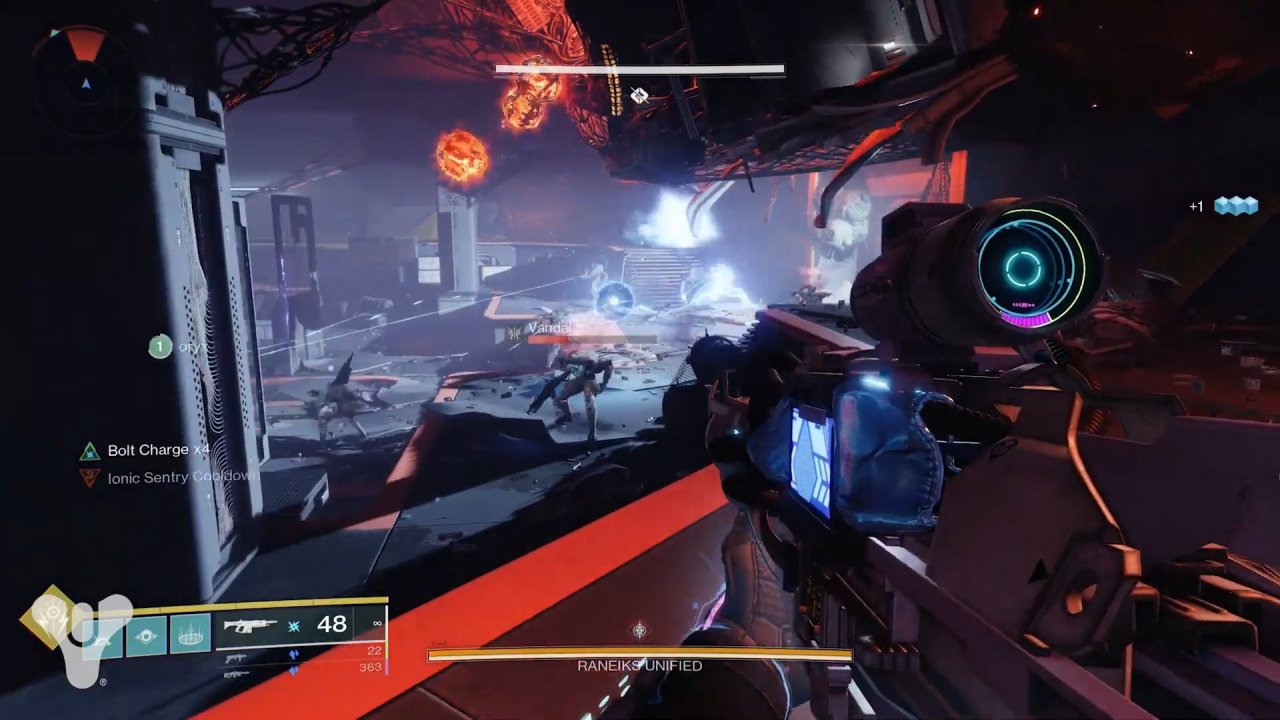Click the blue cube pickup notification icon
The width and height of the screenshot is (1280, 720).
(x=1235, y=206)
